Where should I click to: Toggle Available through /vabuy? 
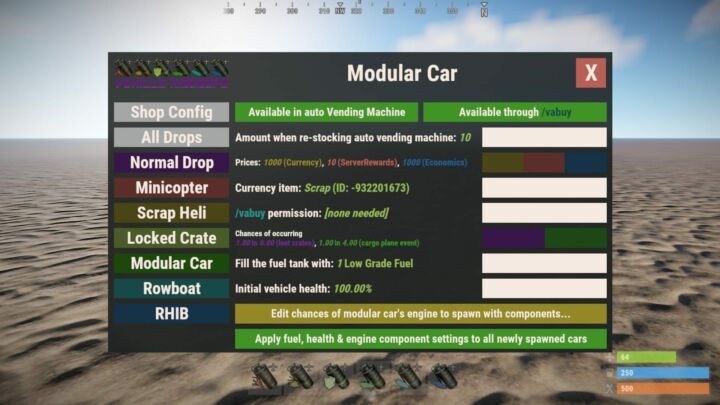[514, 112]
